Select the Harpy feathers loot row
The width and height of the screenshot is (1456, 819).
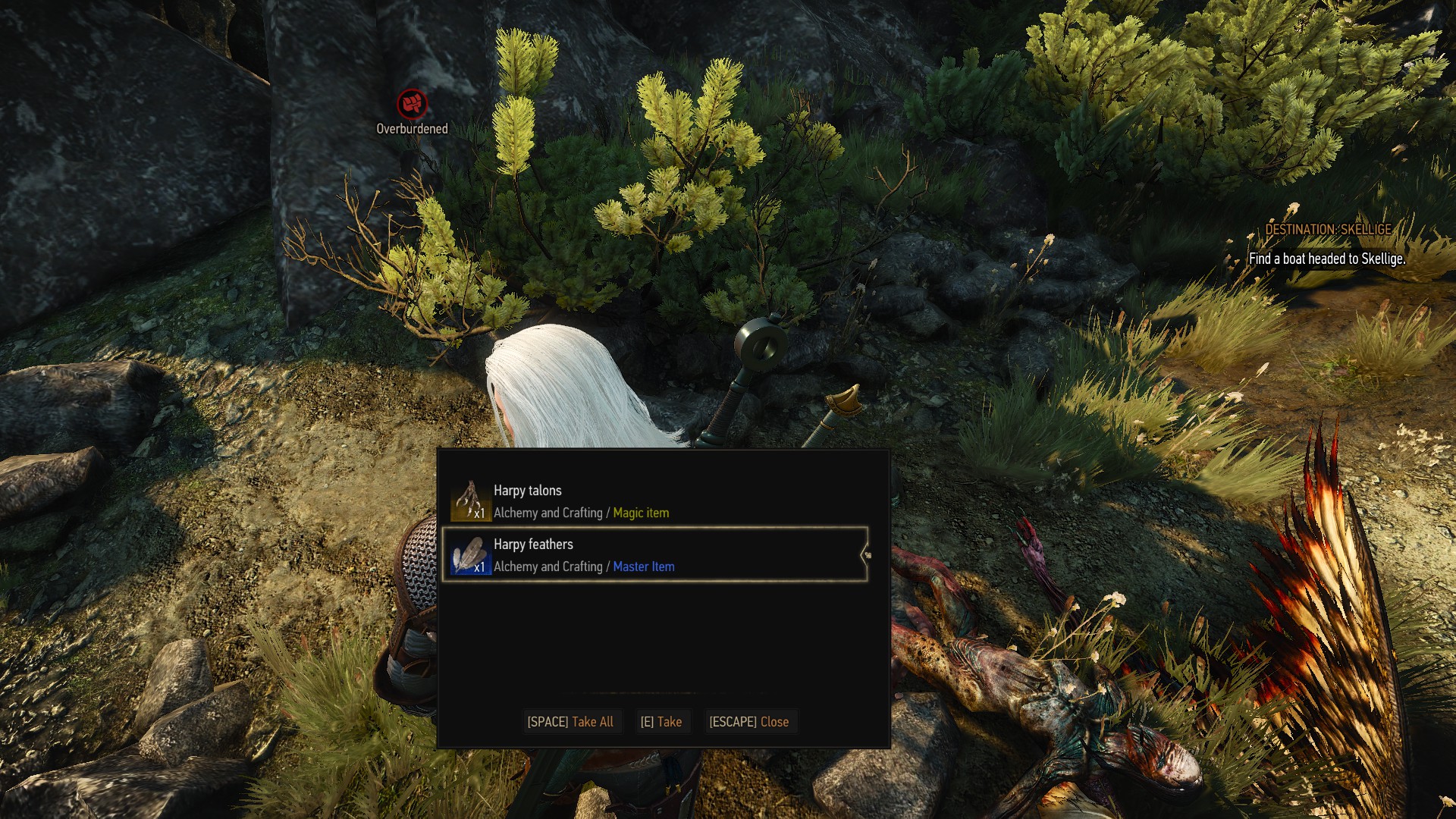coord(652,555)
